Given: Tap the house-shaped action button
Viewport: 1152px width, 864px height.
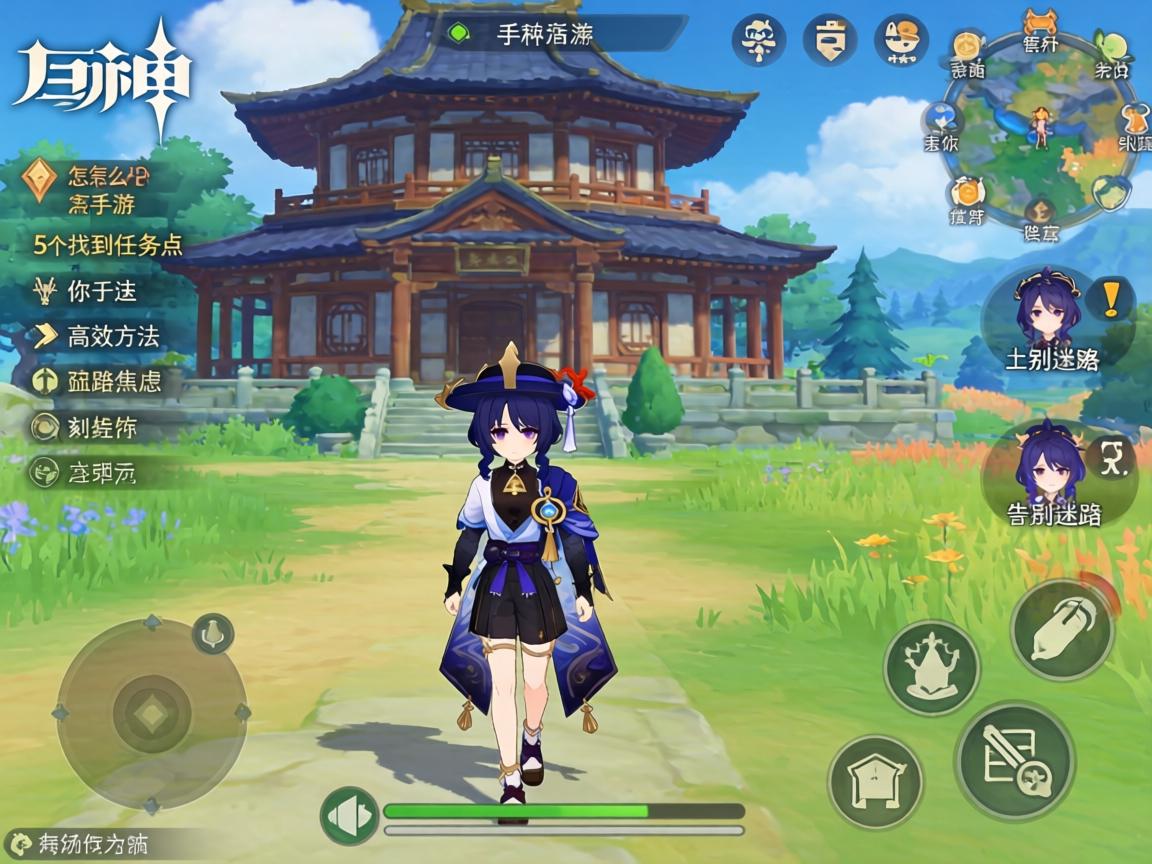Looking at the screenshot, I should (x=876, y=783).
